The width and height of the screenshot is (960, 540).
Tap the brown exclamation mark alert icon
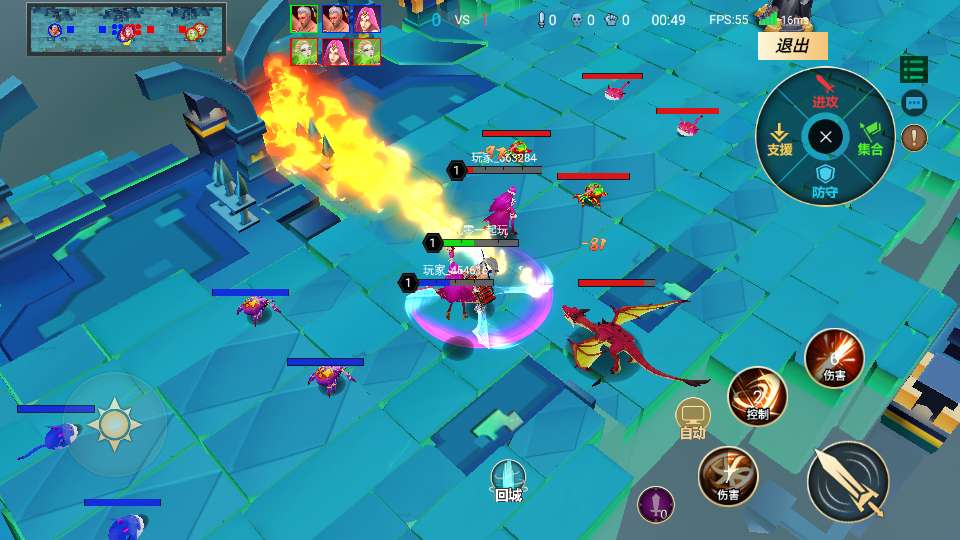pos(914,137)
